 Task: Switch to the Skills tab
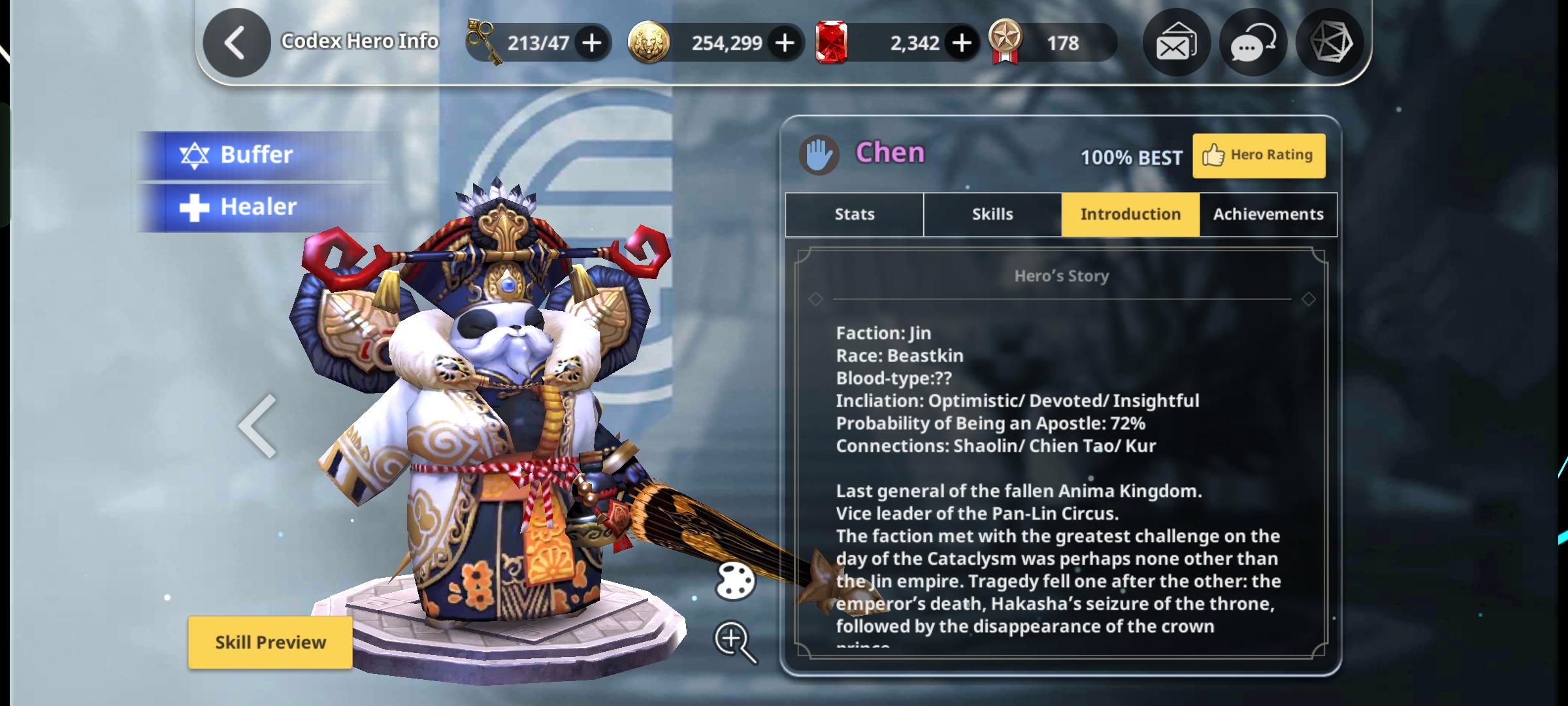[x=992, y=214]
